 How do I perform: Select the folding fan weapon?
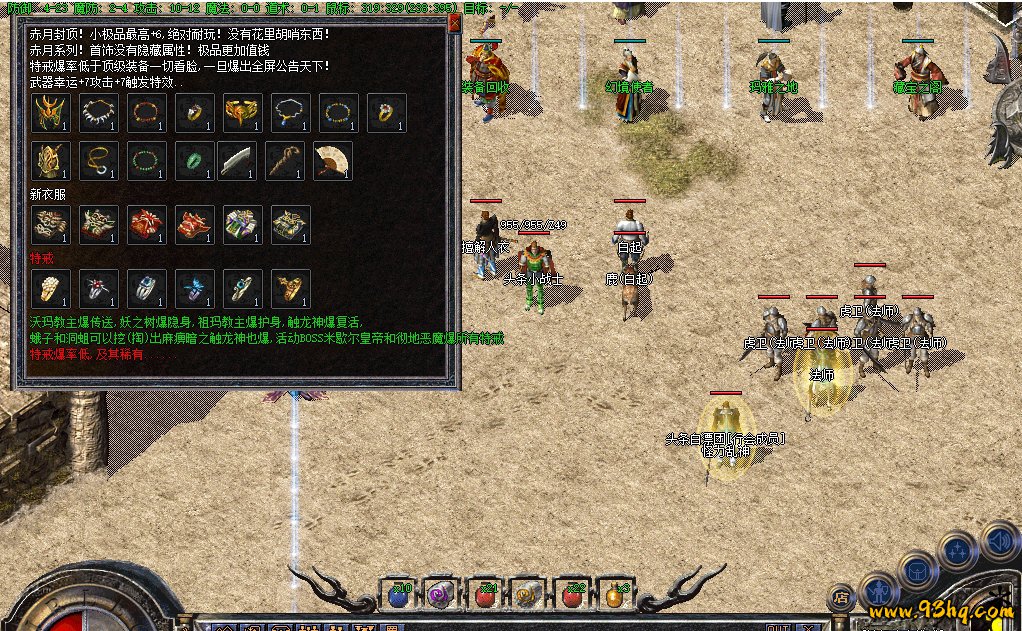332,161
